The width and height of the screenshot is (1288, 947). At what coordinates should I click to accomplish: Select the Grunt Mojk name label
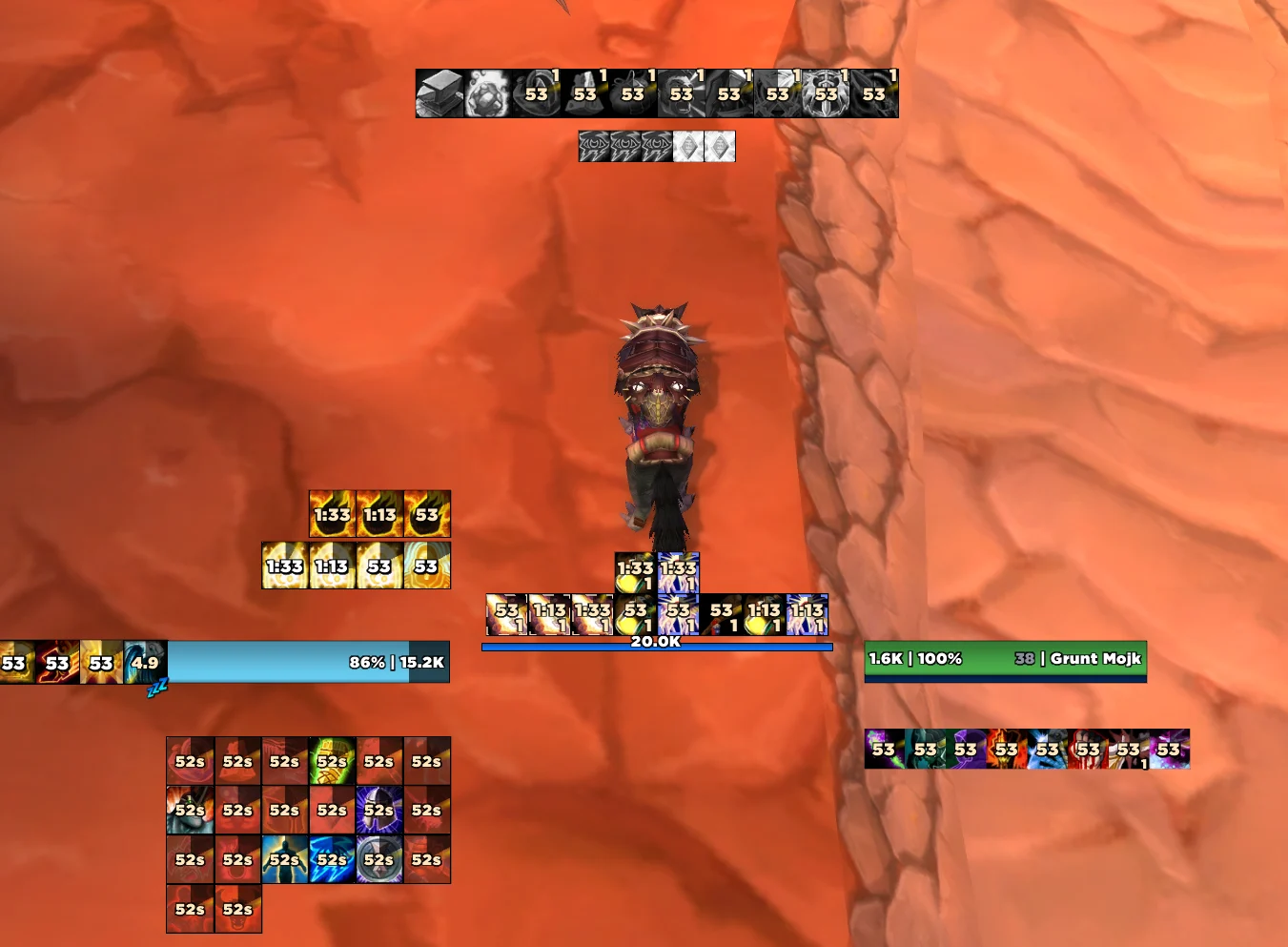(x=1094, y=658)
